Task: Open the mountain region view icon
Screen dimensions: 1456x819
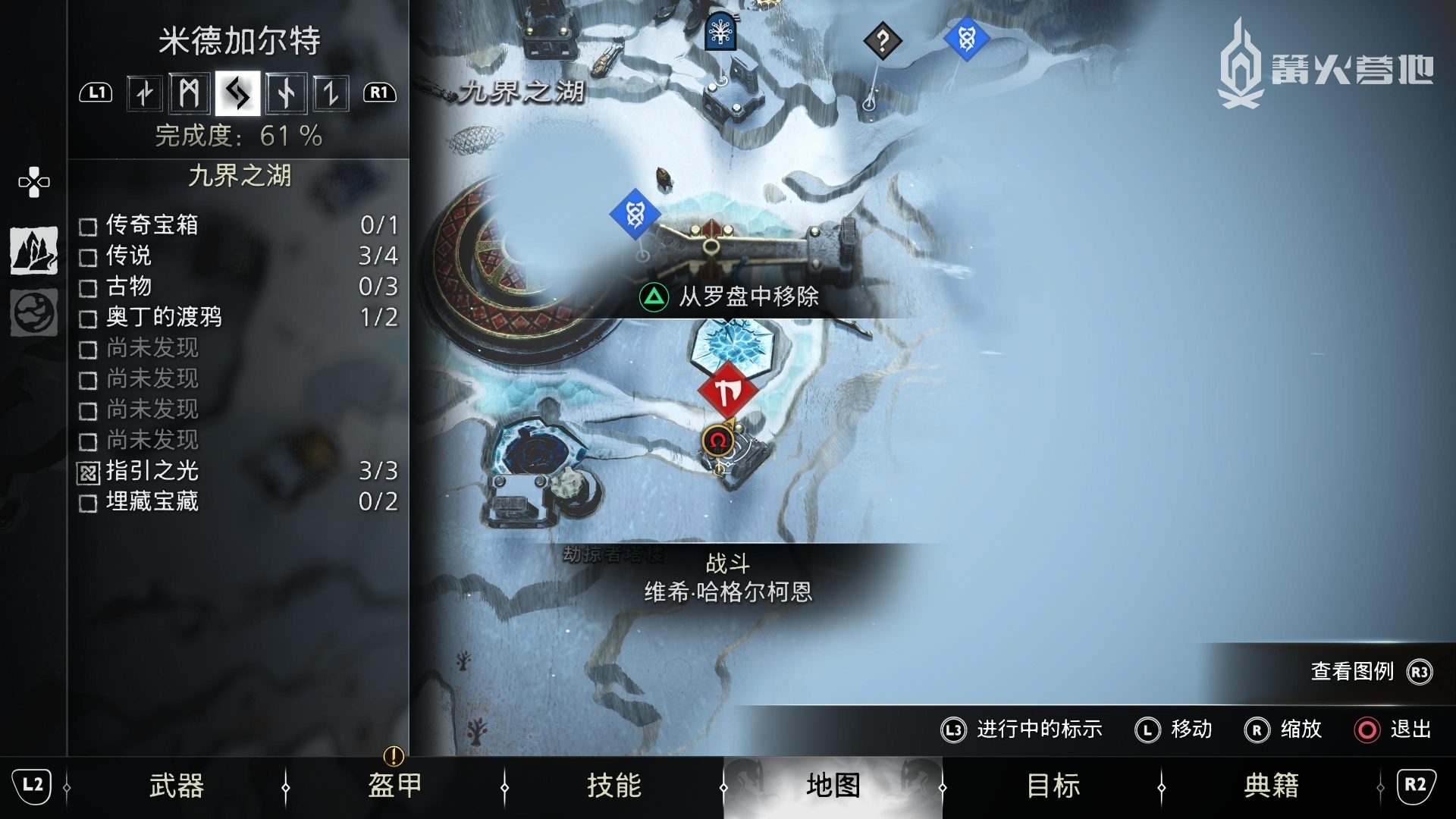Action: tap(34, 251)
